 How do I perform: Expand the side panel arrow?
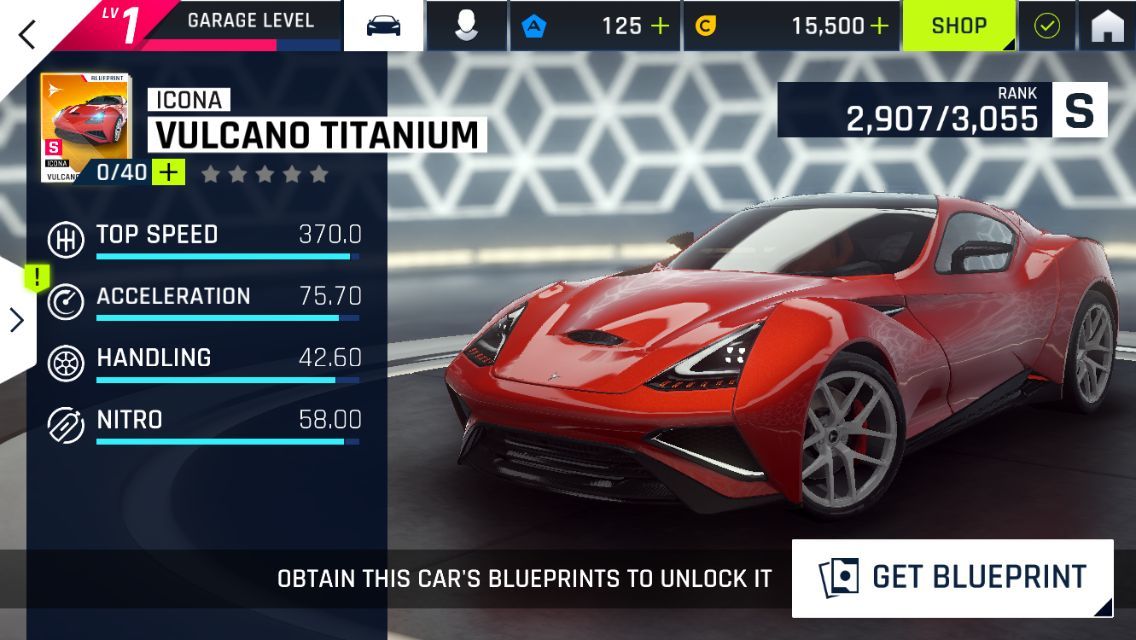(x=16, y=320)
